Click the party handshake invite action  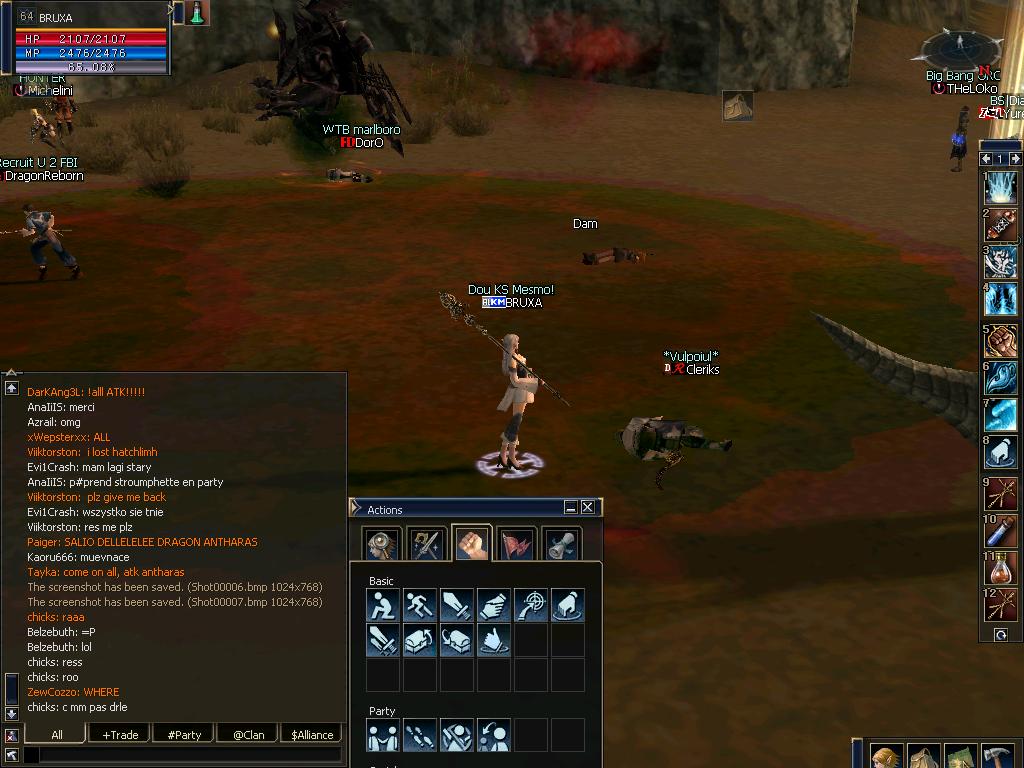tap(383, 735)
